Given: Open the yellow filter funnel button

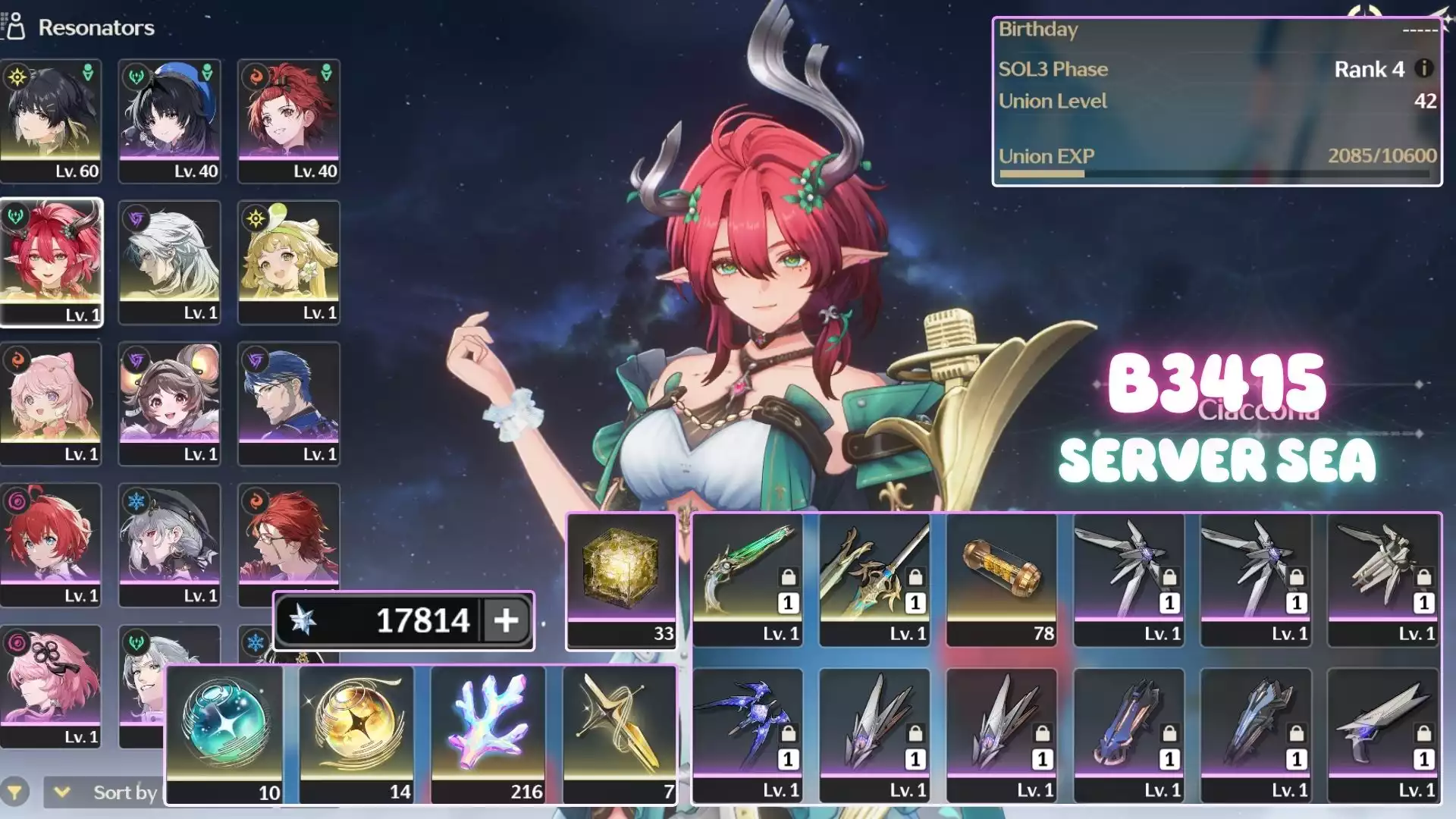Looking at the screenshot, I should 15,792.
